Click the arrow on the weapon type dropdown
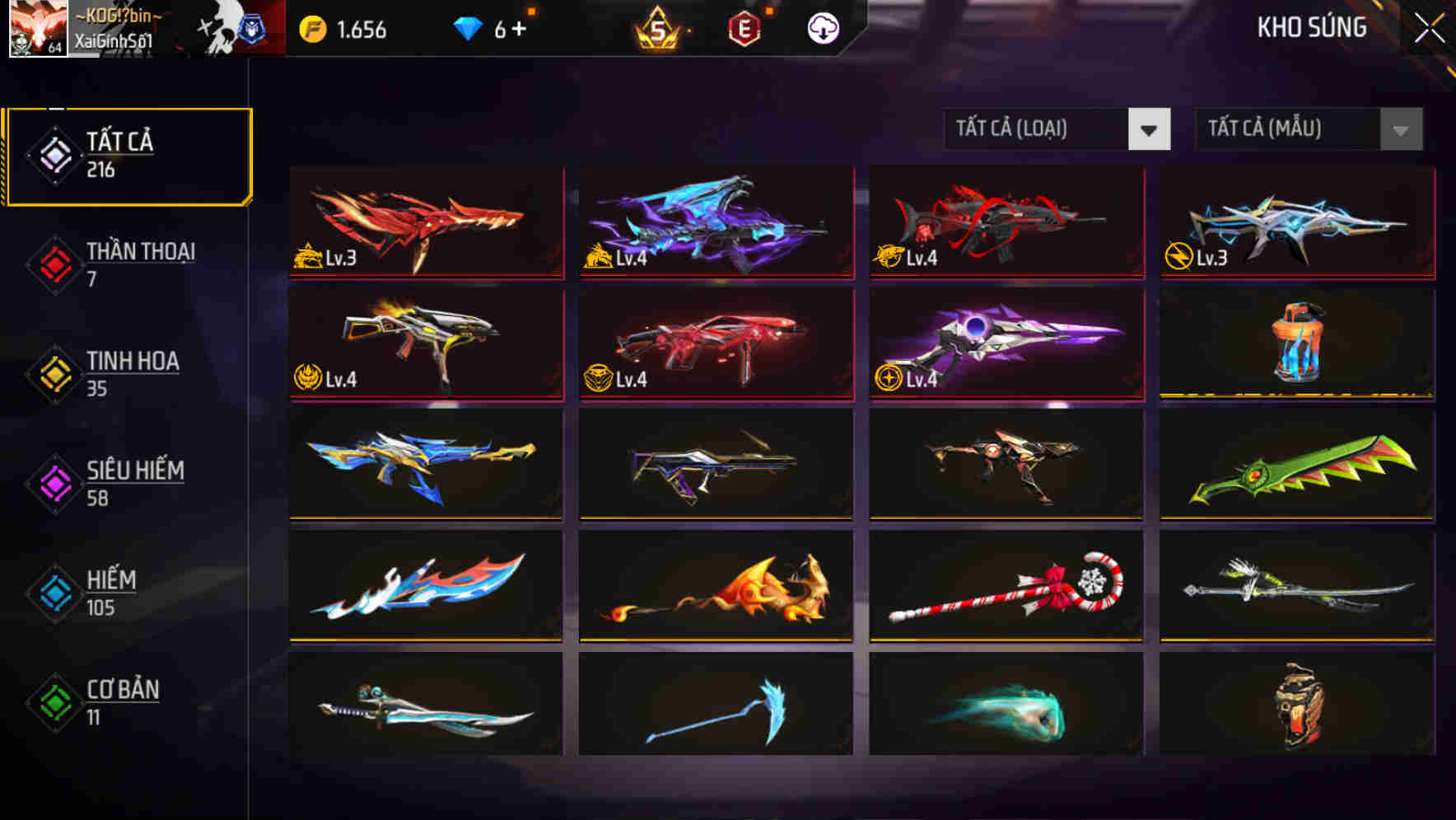The width and height of the screenshot is (1456, 820). coord(1150,129)
